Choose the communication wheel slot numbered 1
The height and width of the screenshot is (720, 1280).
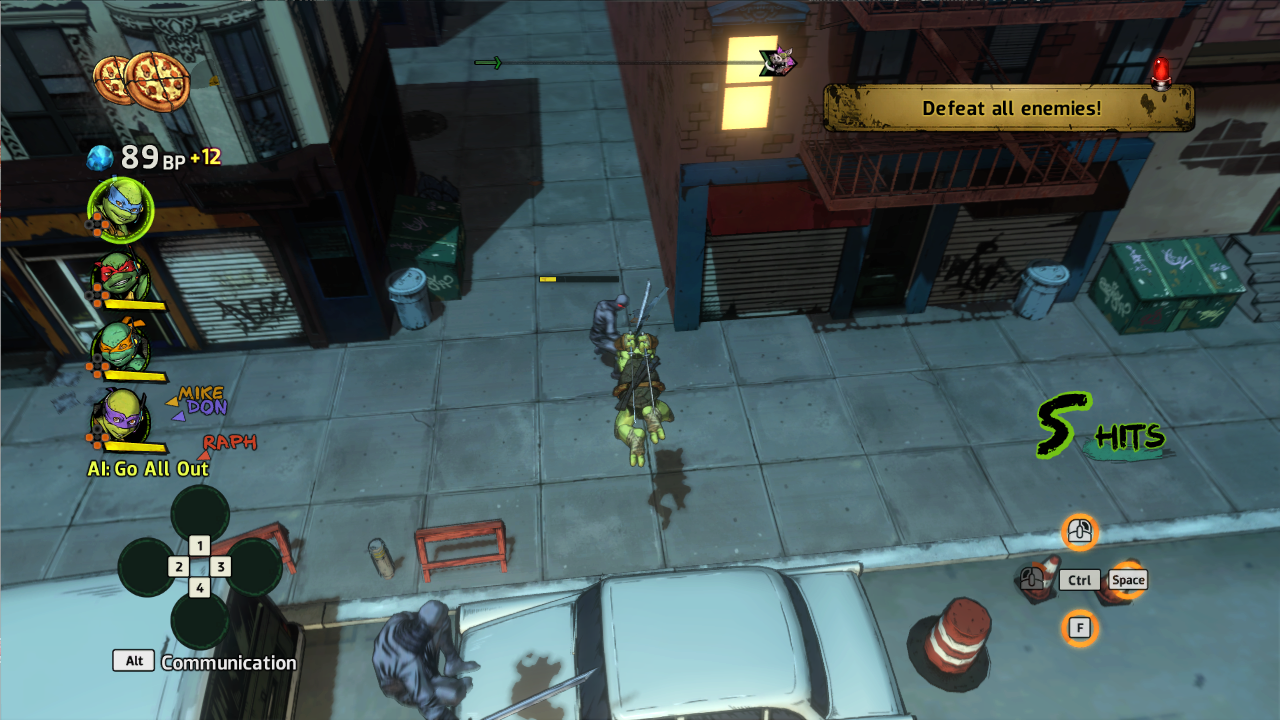point(200,545)
